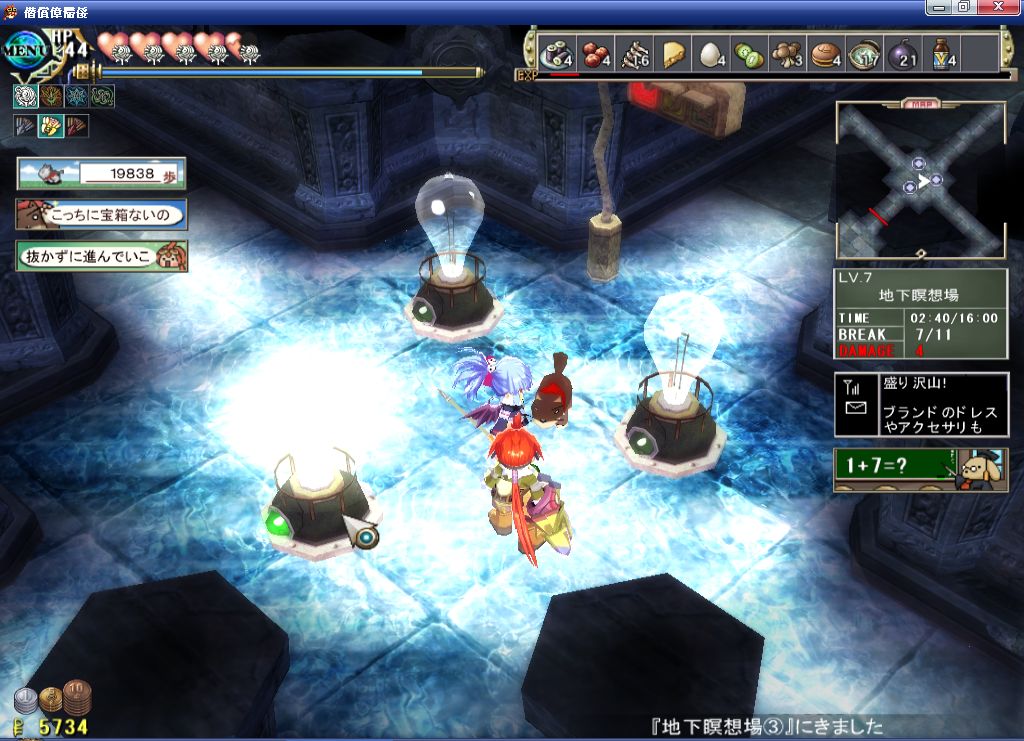Select the dried fish item slot

click(x=635, y=54)
